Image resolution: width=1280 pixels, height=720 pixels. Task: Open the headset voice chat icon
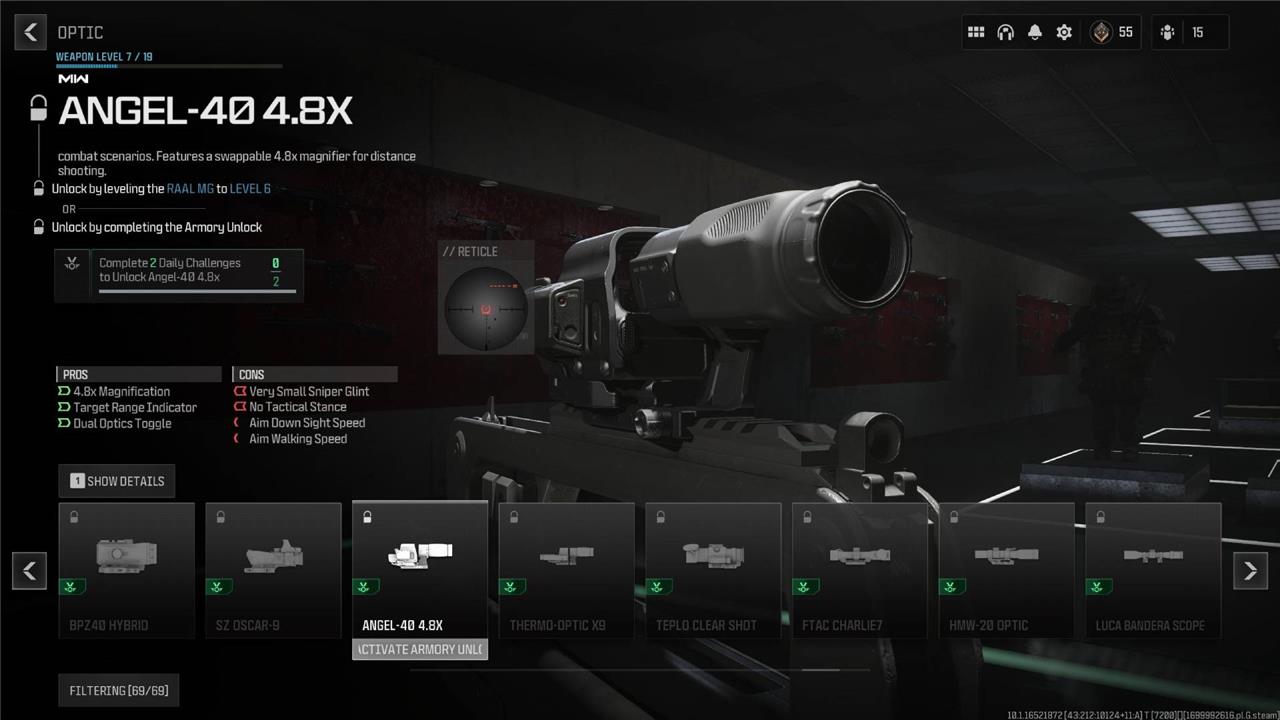click(x=1005, y=32)
